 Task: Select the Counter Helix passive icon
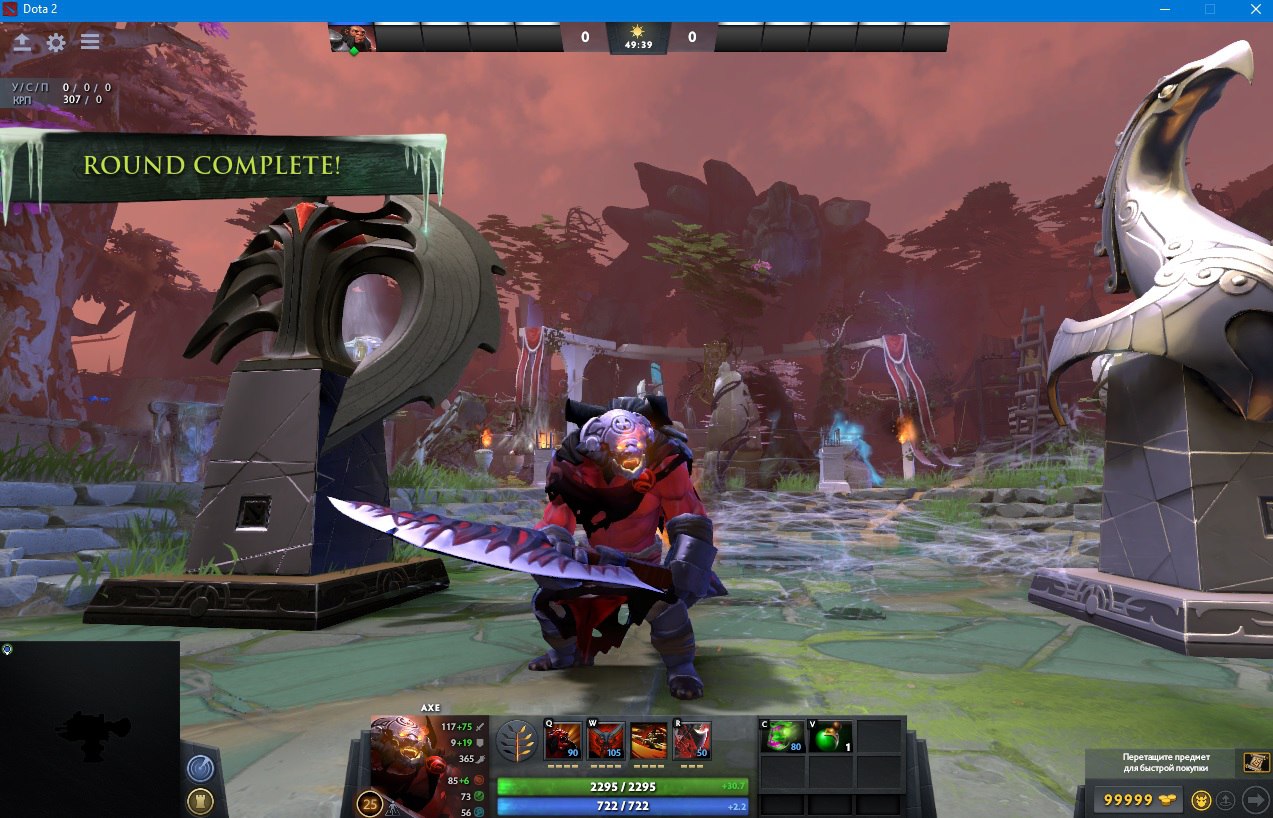point(649,741)
